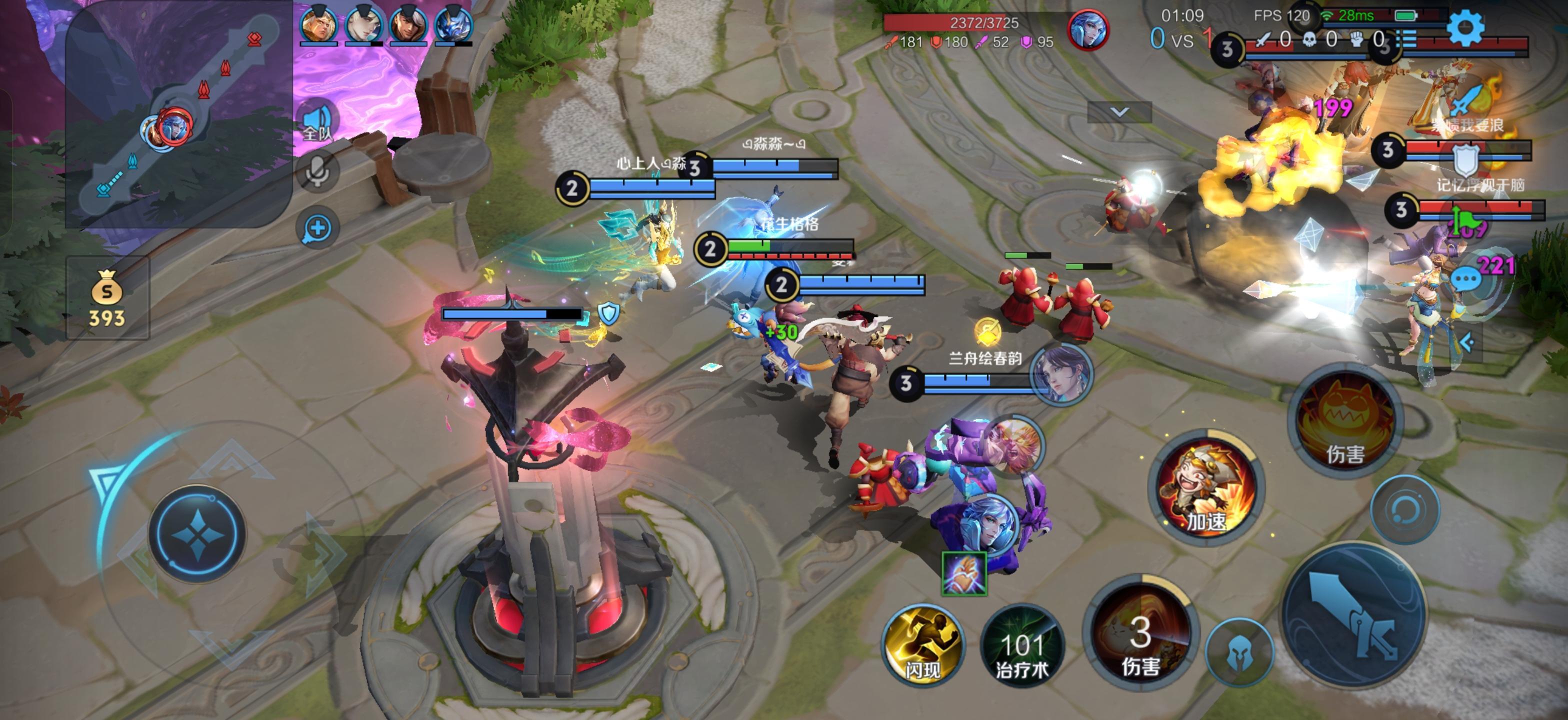Expand the downward chevron dropdown panel
1568x720 pixels.
click(1119, 112)
